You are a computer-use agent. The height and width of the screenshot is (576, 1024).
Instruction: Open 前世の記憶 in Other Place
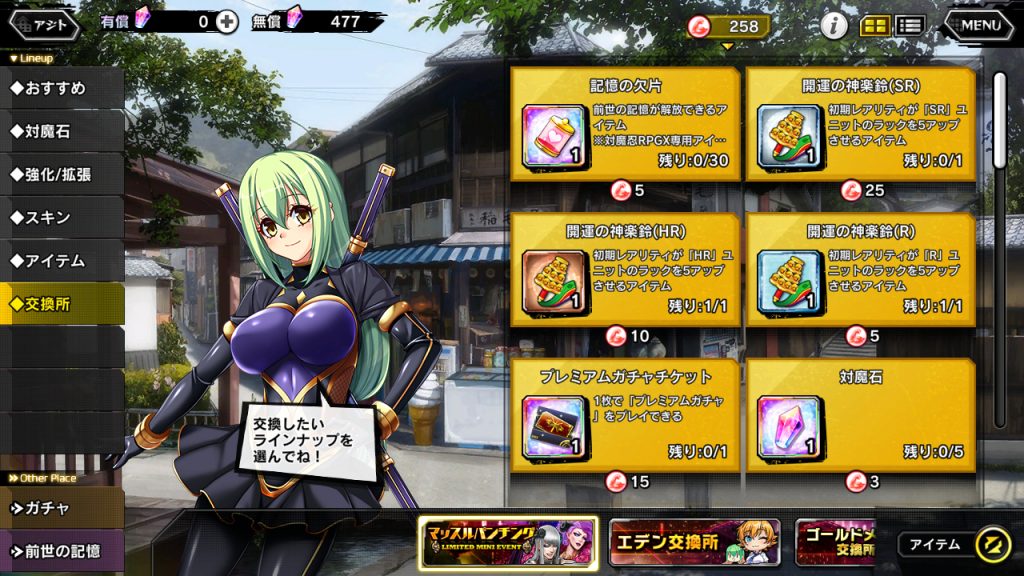[62, 551]
